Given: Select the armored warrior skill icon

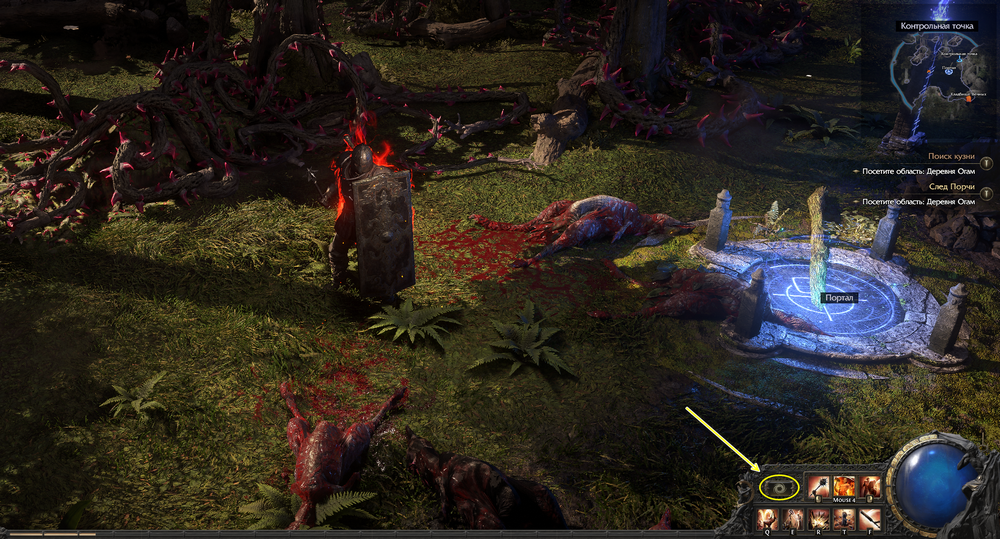Looking at the screenshot, I should (870, 486).
